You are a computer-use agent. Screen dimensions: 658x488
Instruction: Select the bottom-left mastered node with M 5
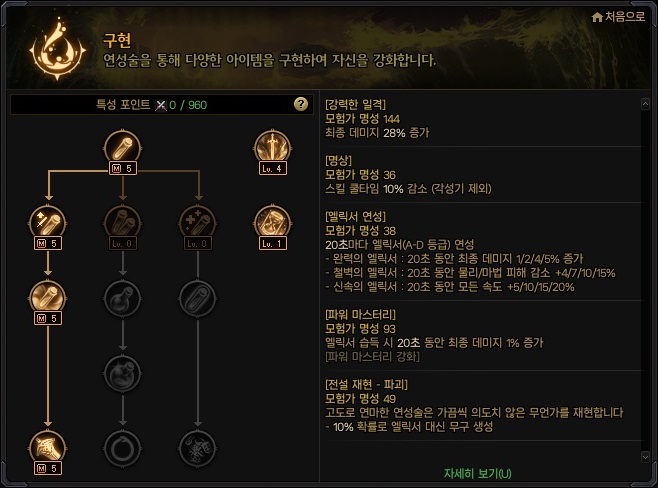pos(47,444)
